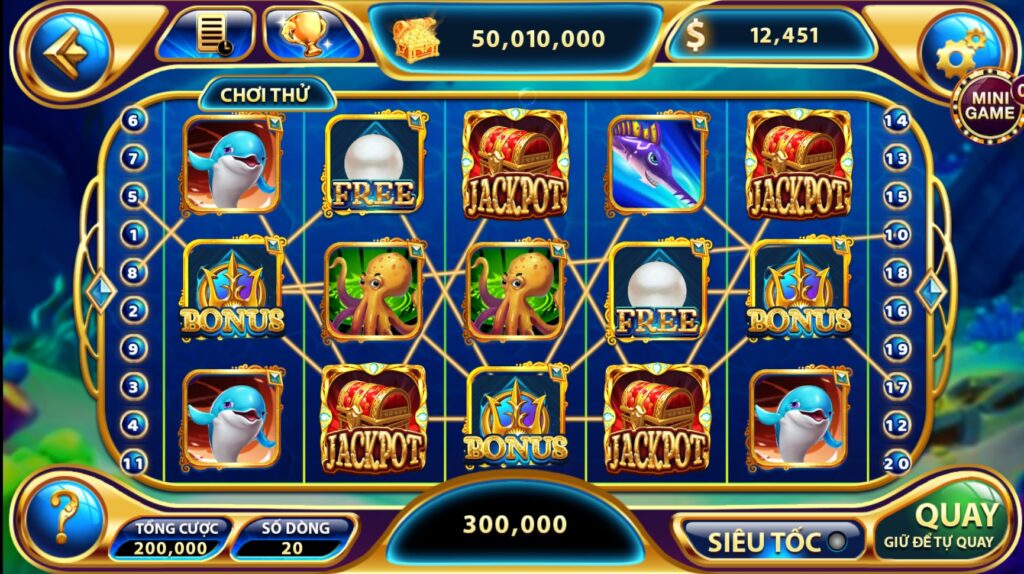Choose payline number 11

(x=134, y=462)
